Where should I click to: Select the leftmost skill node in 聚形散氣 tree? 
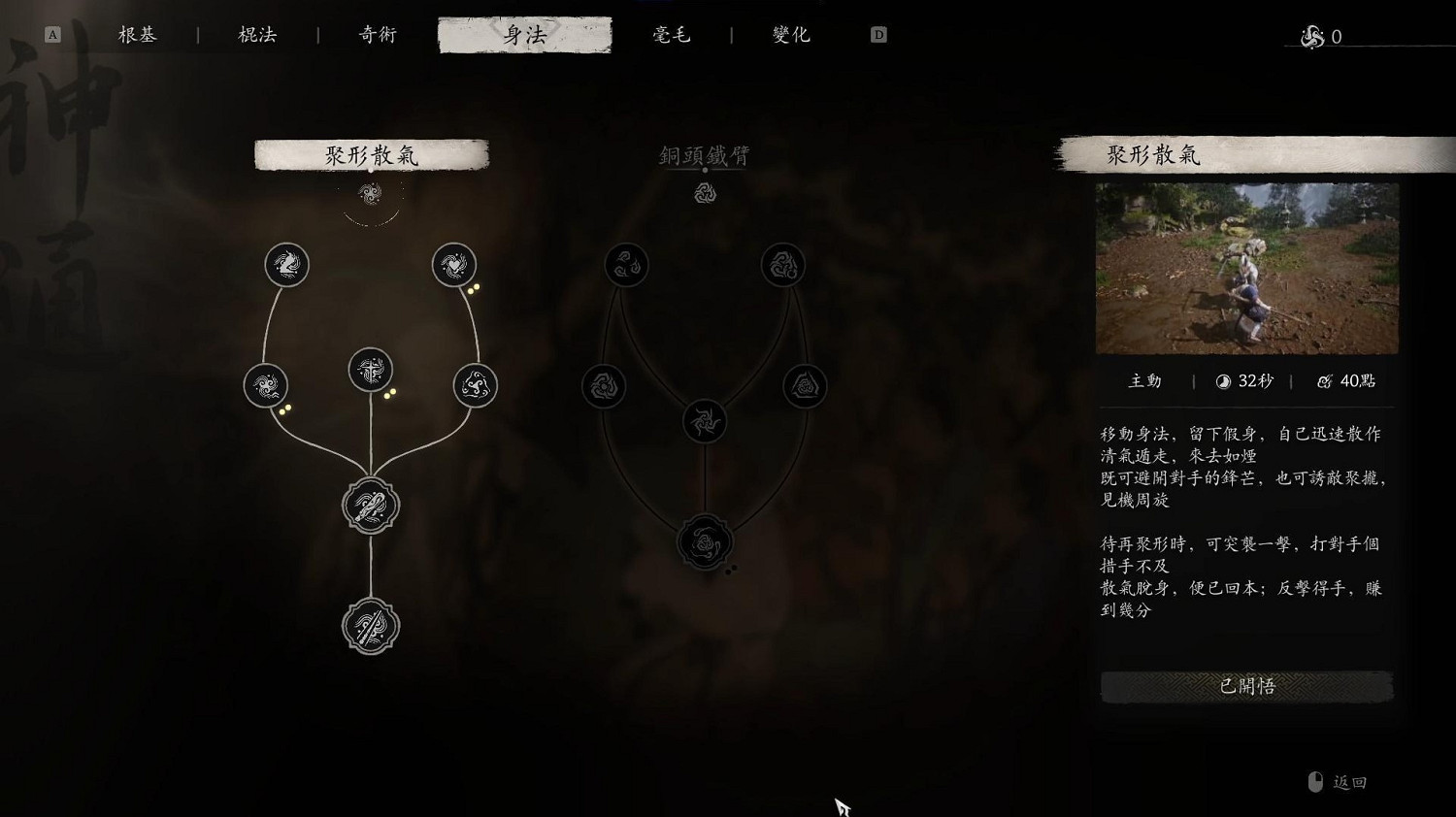click(264, 384)
